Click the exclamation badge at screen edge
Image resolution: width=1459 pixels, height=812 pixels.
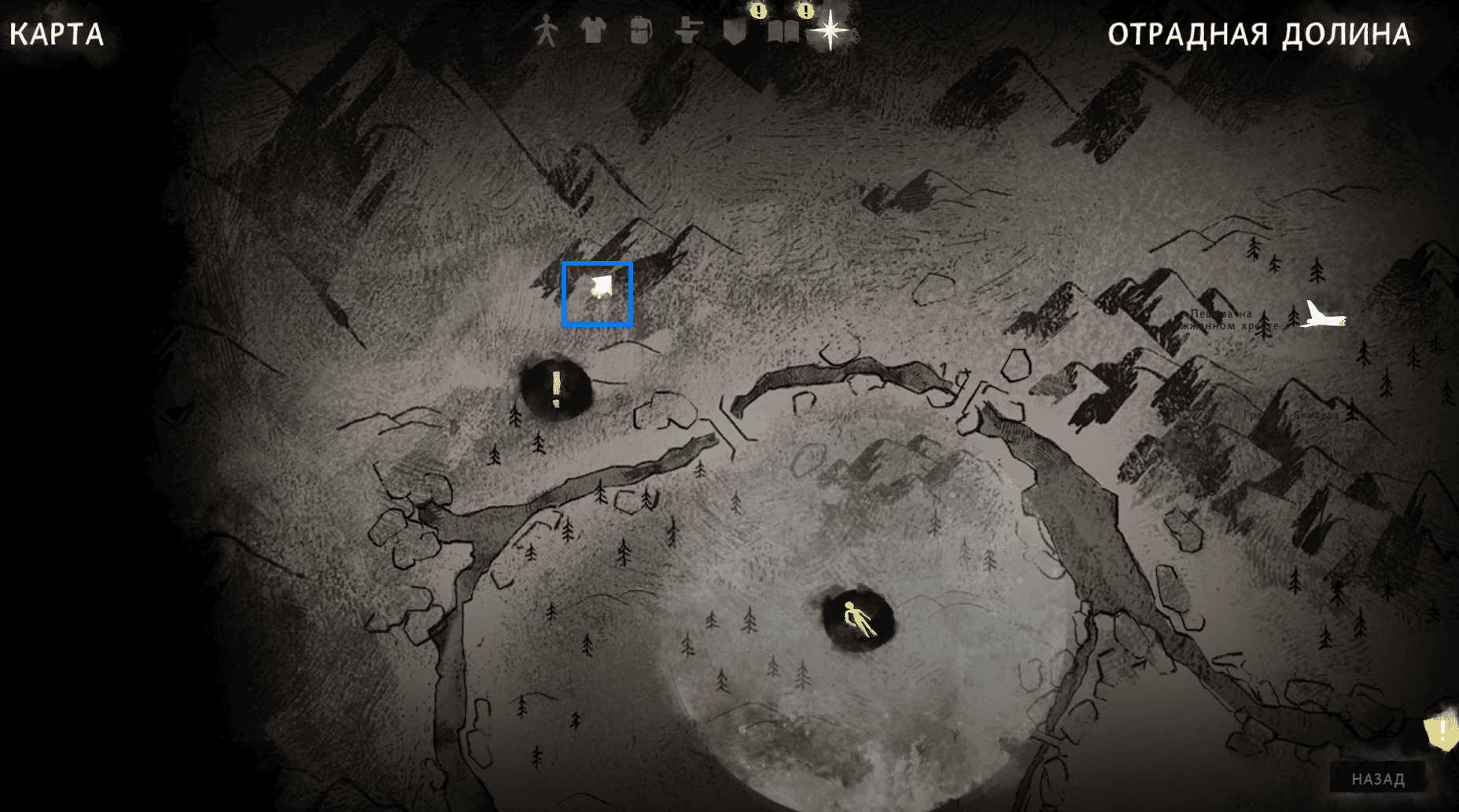pos(1442,733)
